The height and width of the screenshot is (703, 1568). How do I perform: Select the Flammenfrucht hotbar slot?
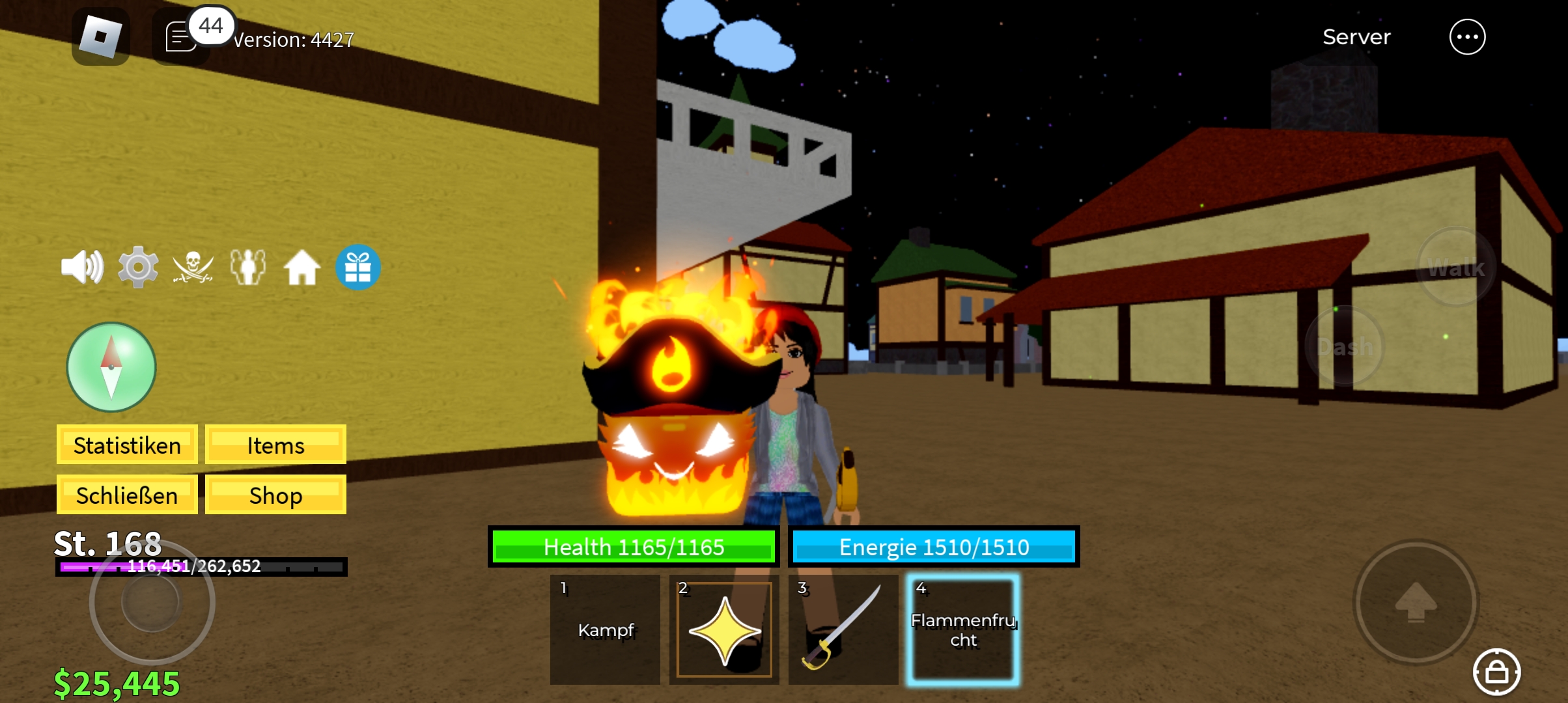963,629
